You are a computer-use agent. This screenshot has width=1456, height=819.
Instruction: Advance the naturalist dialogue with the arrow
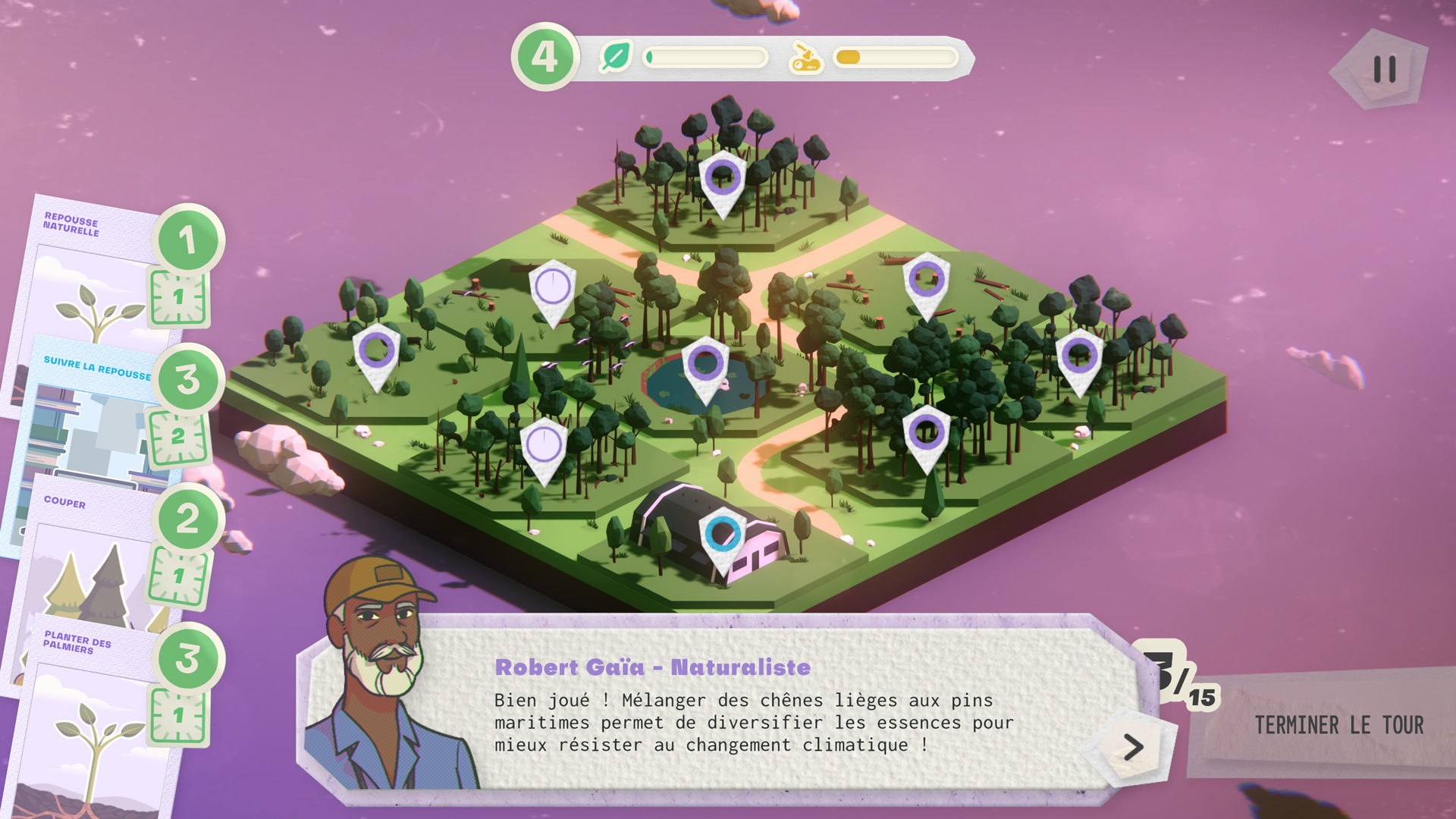pyautogui.click(x=1133, y=747)
